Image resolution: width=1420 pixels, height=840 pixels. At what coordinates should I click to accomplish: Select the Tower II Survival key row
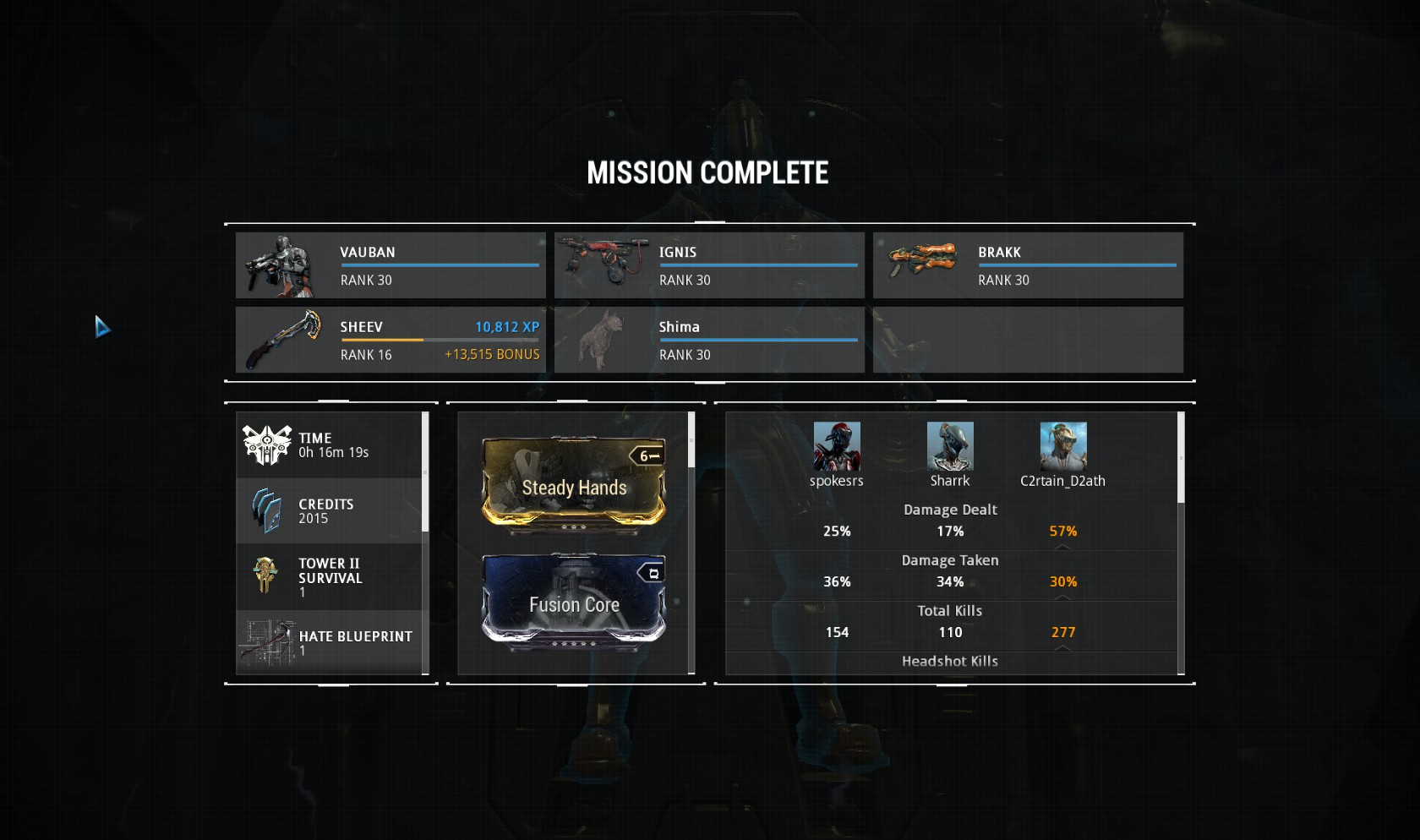[x=331, y=577]
